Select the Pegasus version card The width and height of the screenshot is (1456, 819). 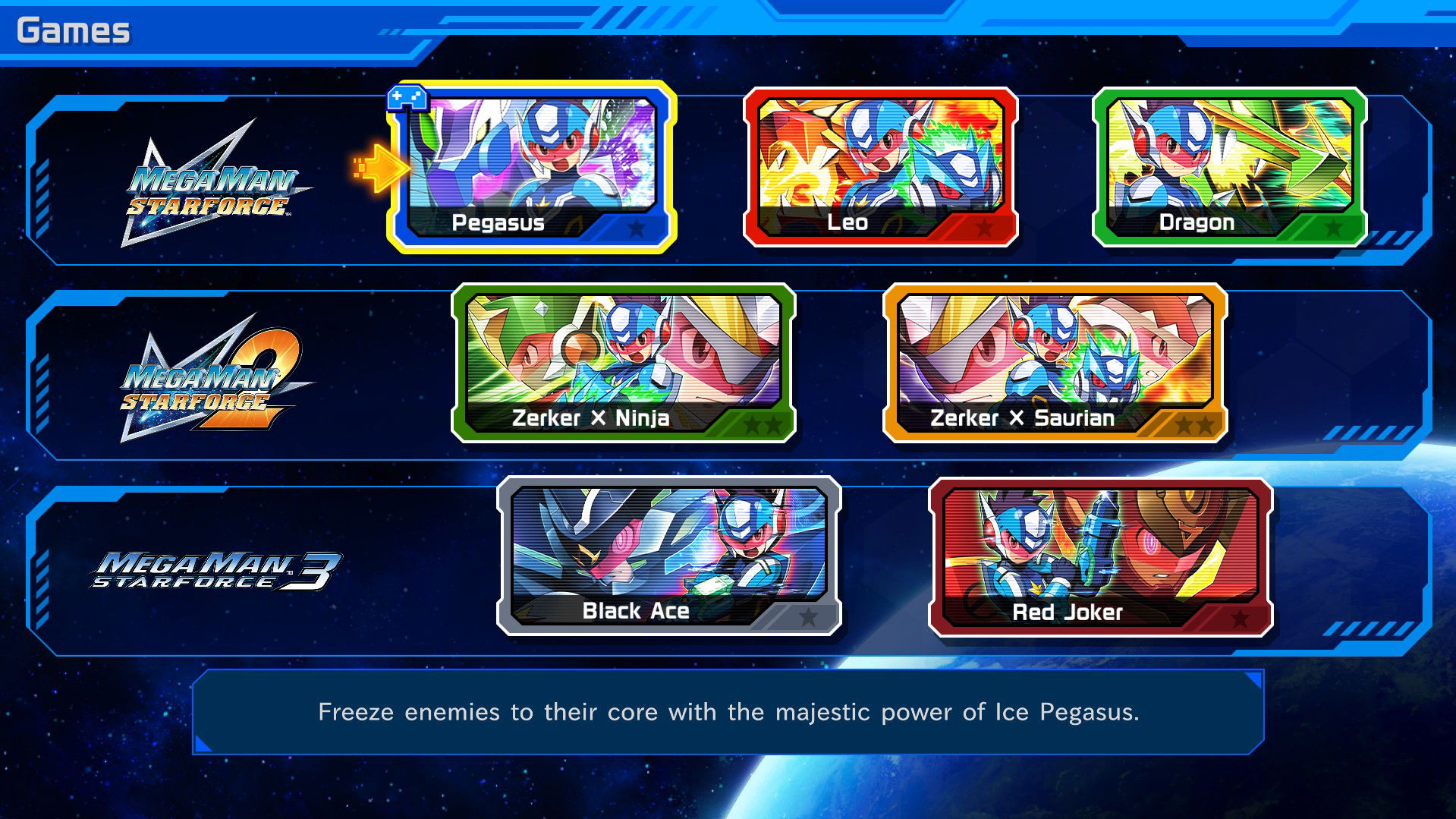click(531, 163)
